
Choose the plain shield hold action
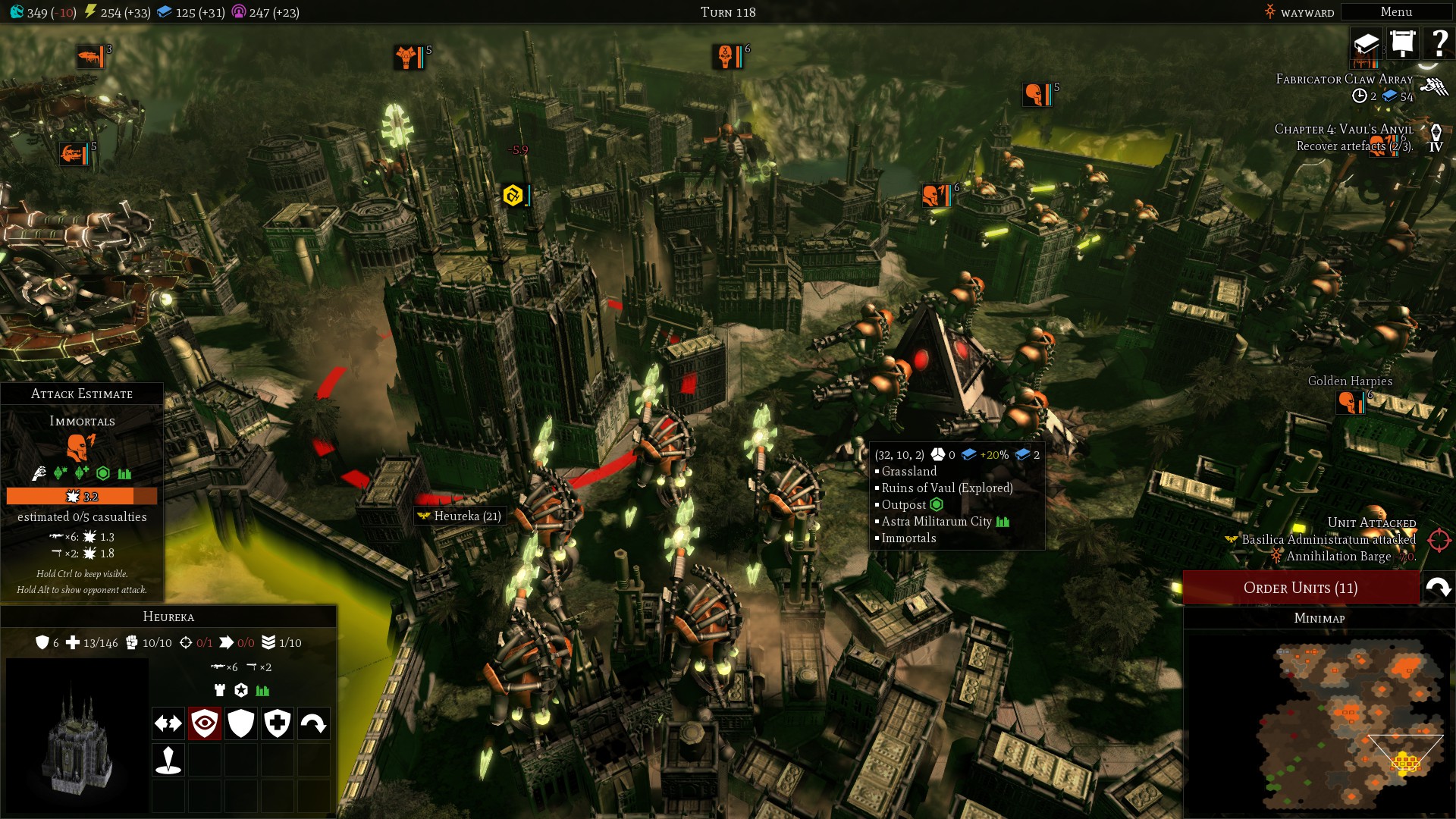pyautogui.click(x=241, y=723)
